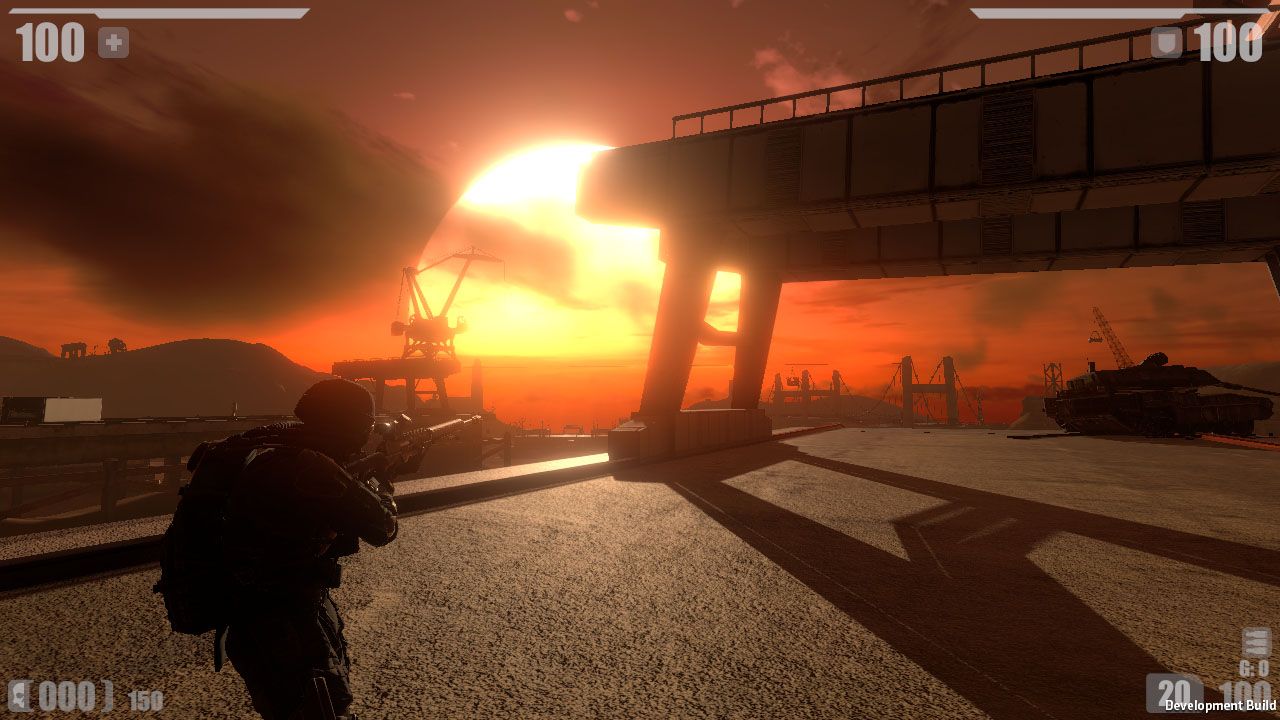Click the stacked bullets reserve ammo icon

click(x=1256, y=642)
